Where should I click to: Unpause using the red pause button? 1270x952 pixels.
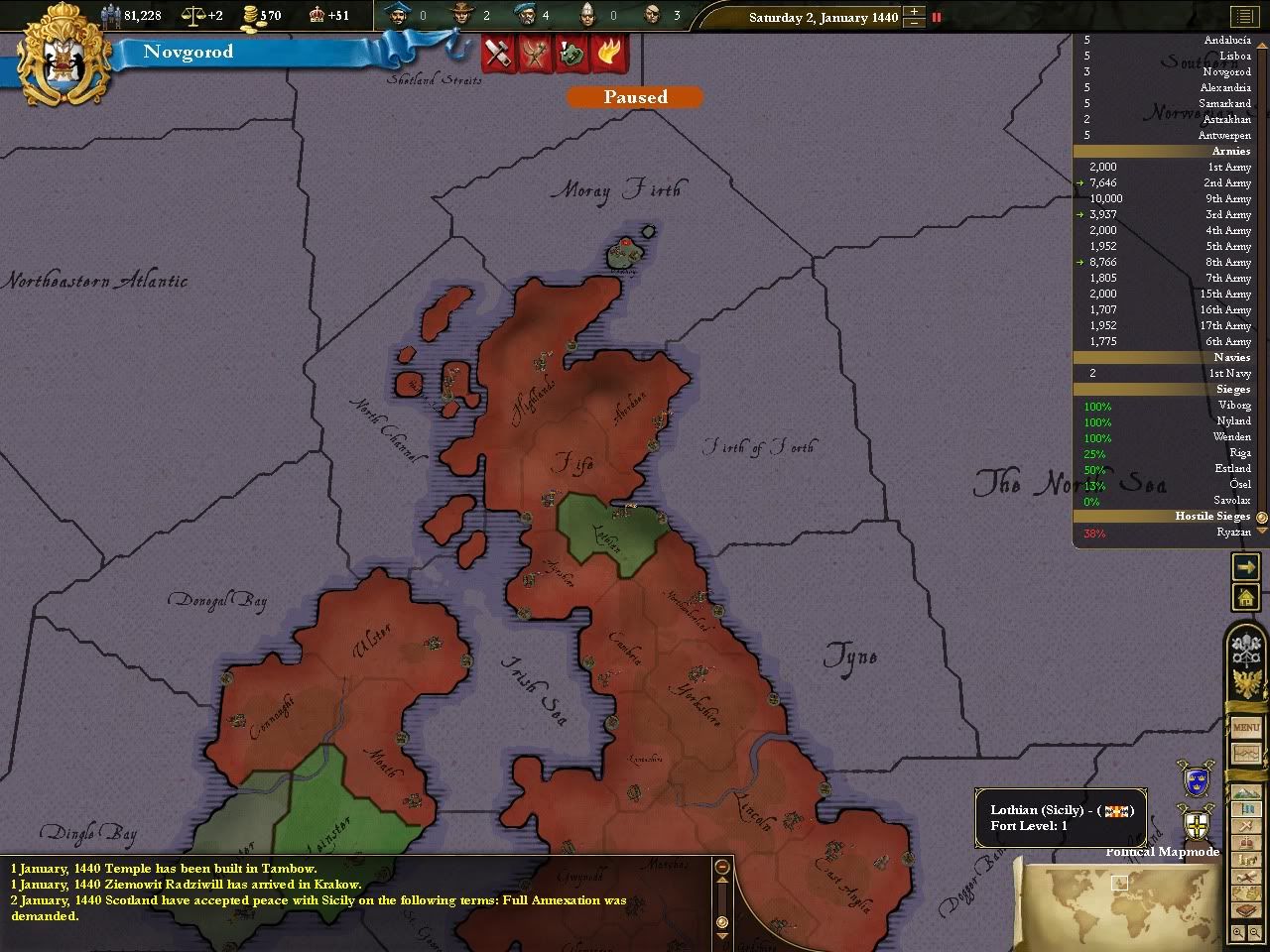click(x=936, y=17)
